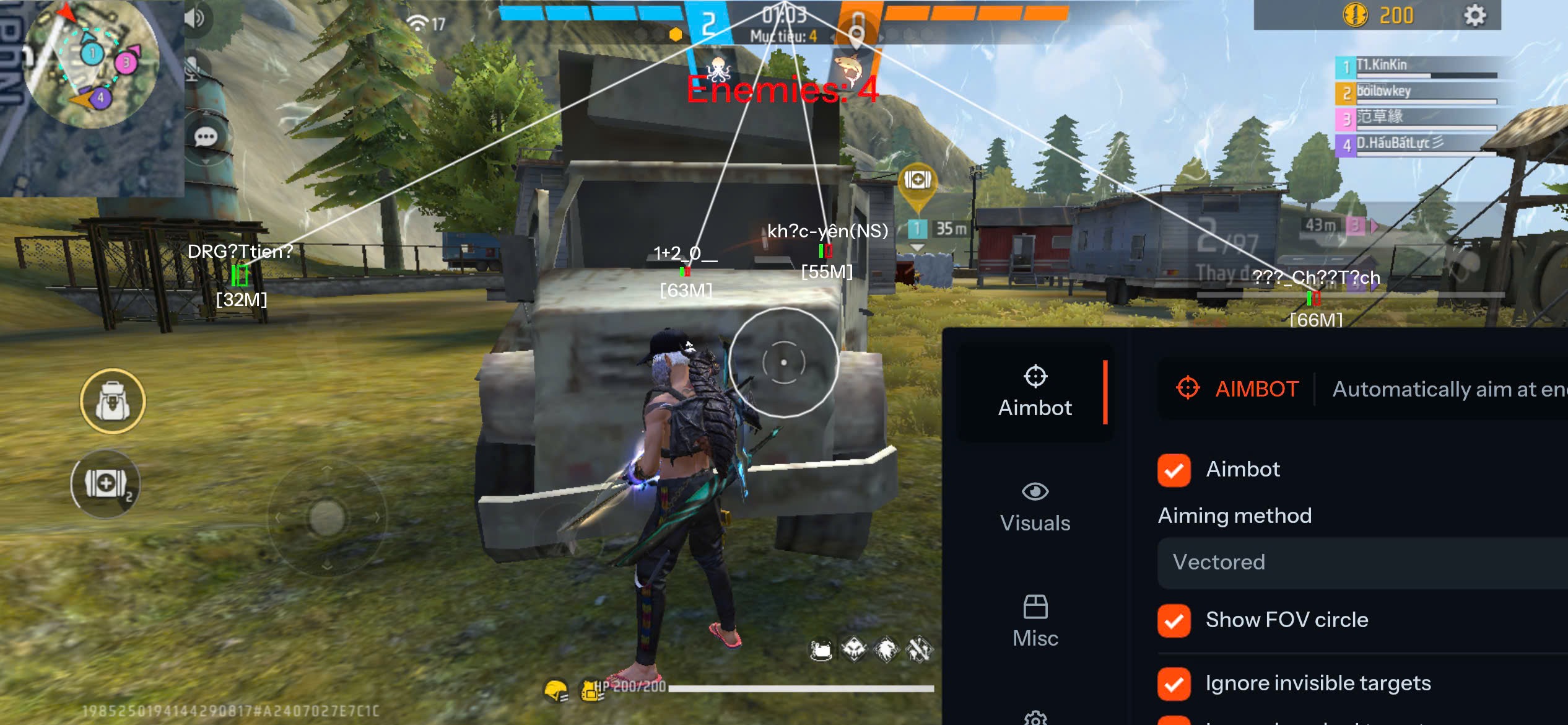This screenshot has width=1568, height=725.
Task: Toggle the Aimbot checkbox
Action: tap(1174, 470)
